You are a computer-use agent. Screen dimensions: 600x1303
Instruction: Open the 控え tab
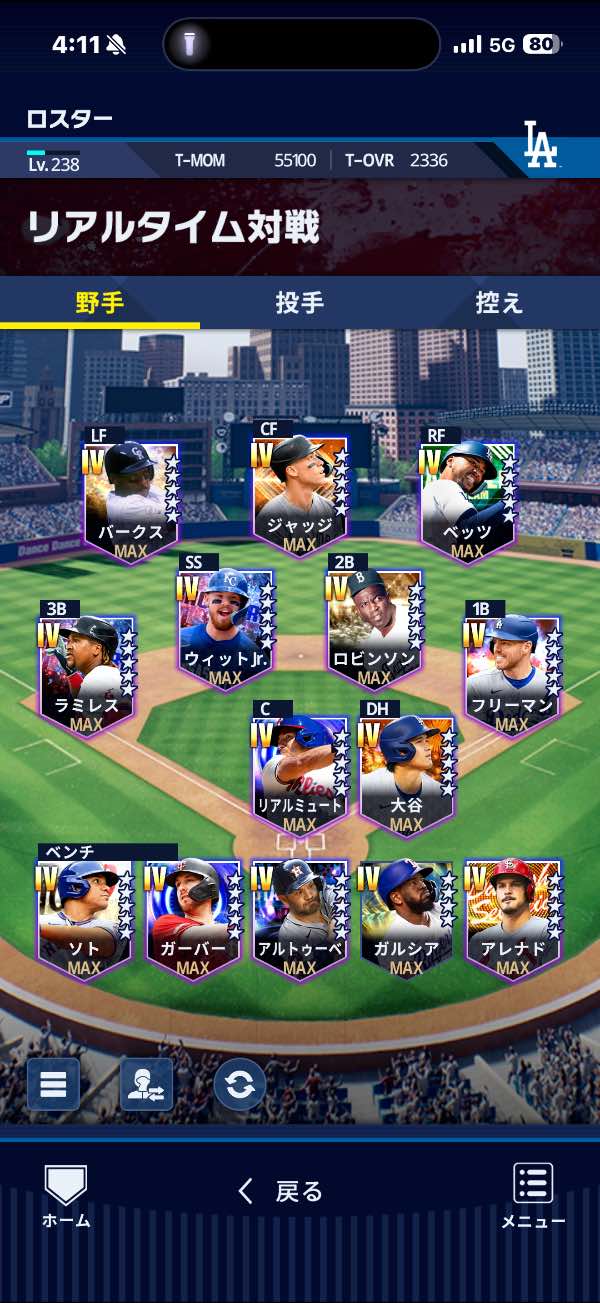[499, 303]
